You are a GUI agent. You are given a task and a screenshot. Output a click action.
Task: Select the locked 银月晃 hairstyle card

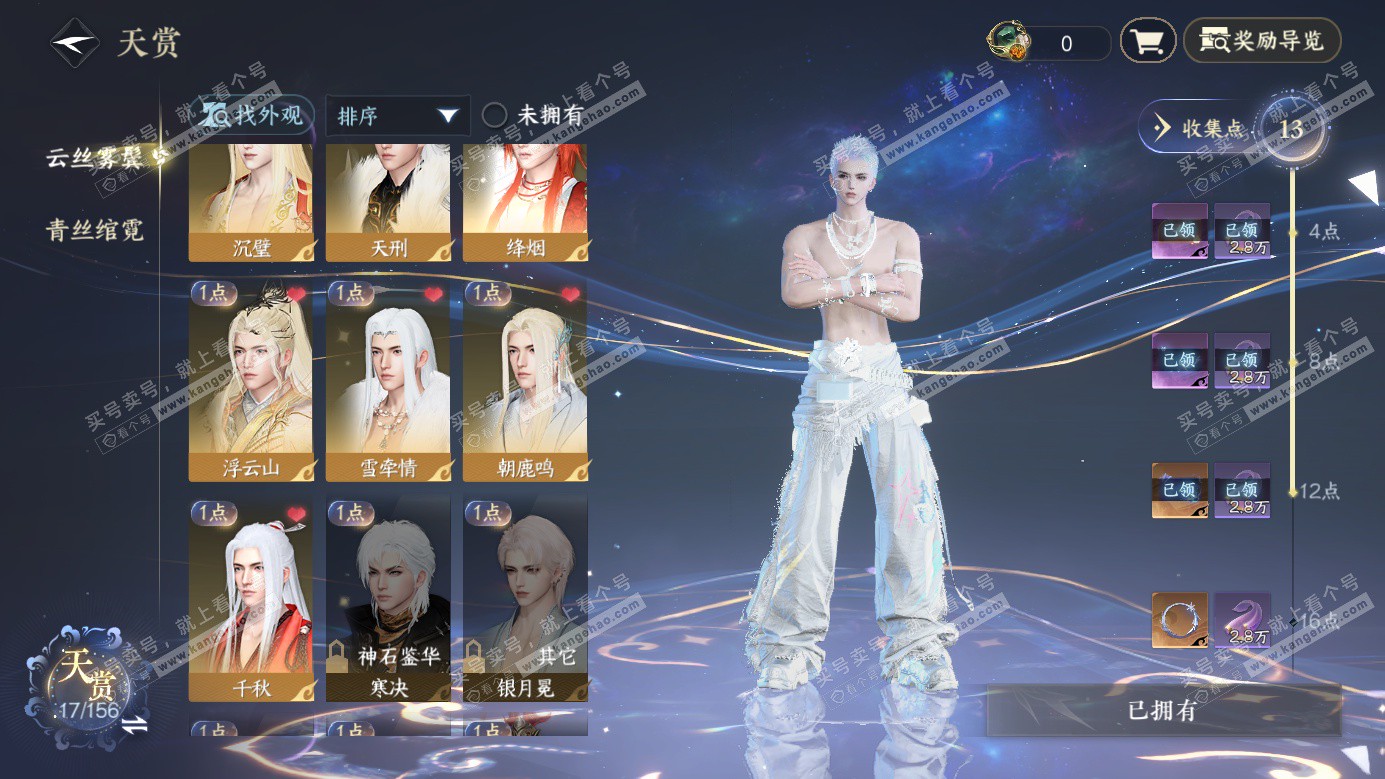(x=525, y=598)
